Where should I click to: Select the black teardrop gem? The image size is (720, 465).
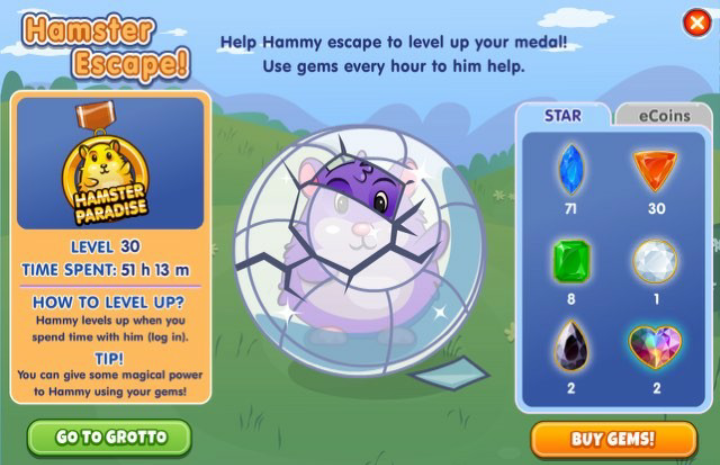(x=571, y=348)
